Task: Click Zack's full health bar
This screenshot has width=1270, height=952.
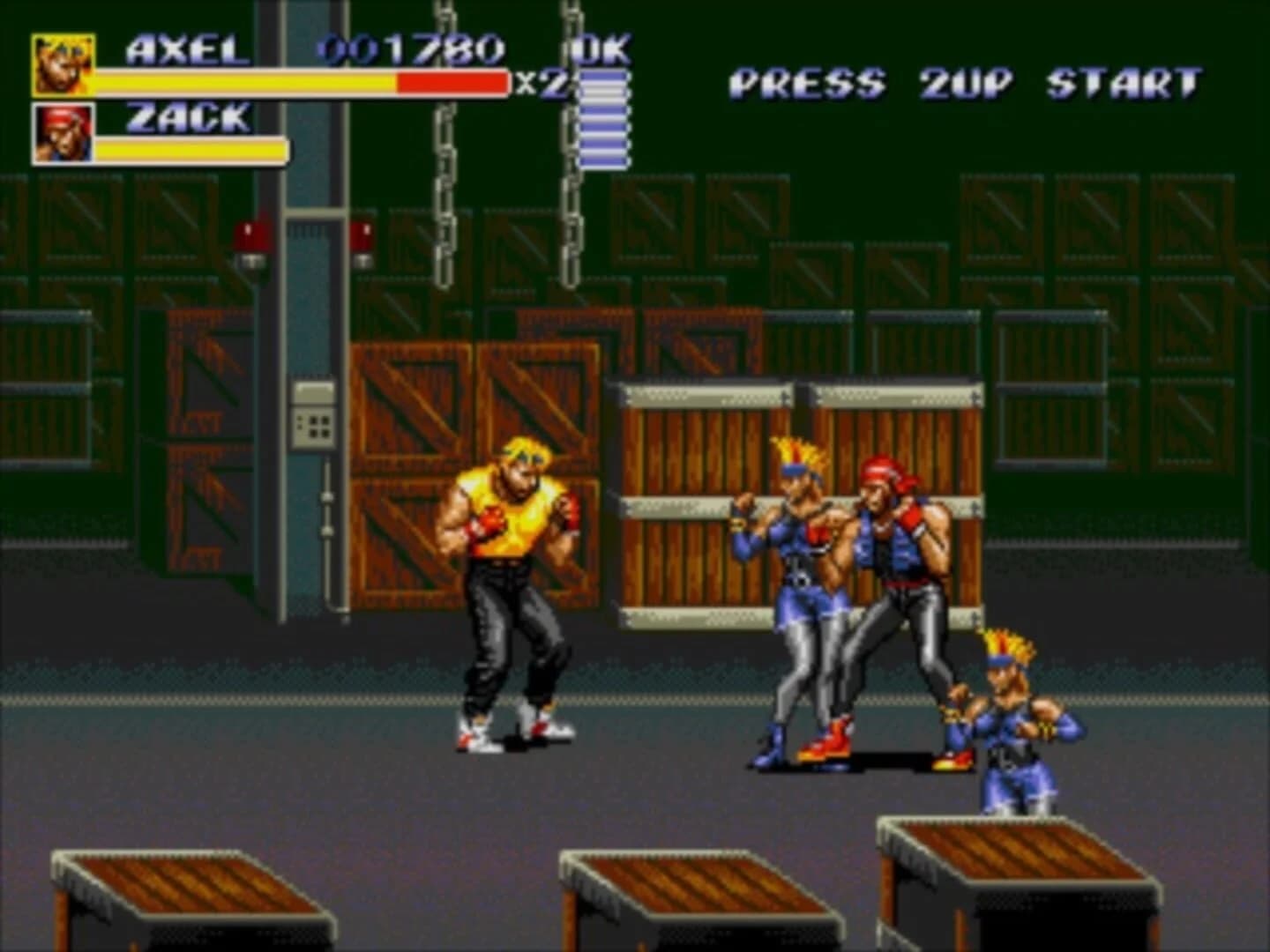Action: point(190,150)
